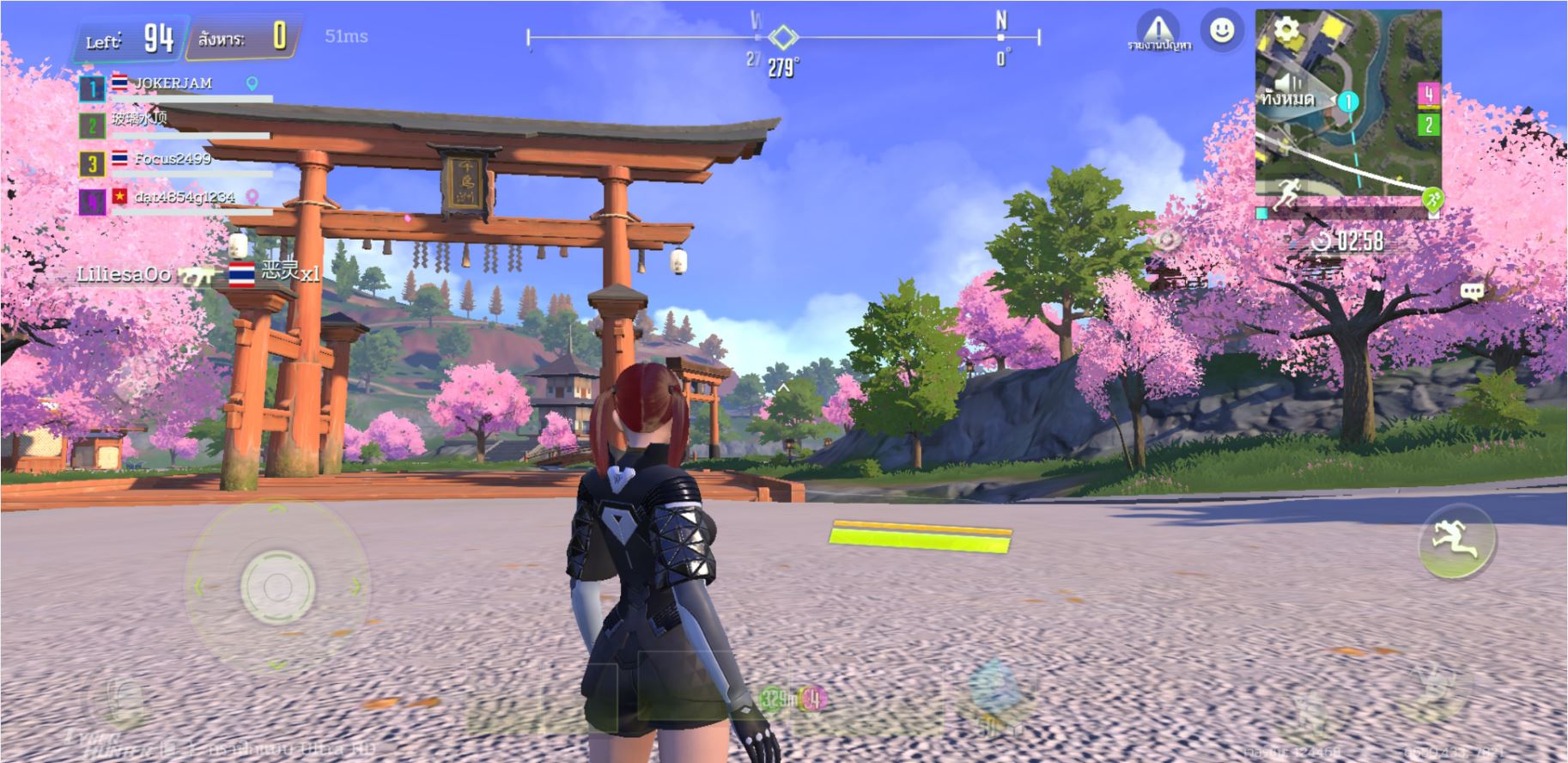The height and width of the screenshot is (763, 1568).
Task: Tap the center of the movement joystick
Action: click(277, 588)
